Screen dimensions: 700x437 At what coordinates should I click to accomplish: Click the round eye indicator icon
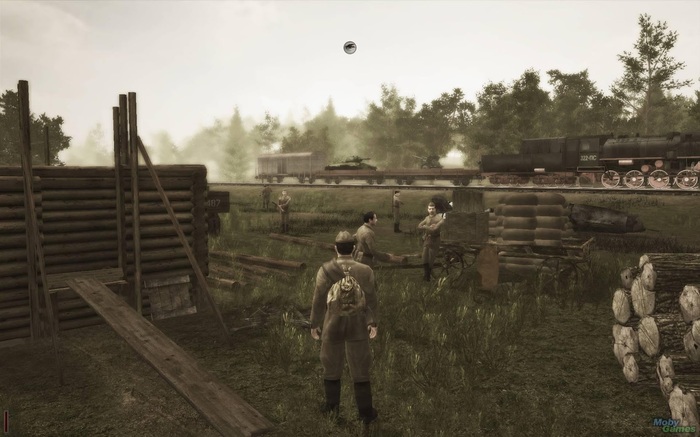coord(350,47)
